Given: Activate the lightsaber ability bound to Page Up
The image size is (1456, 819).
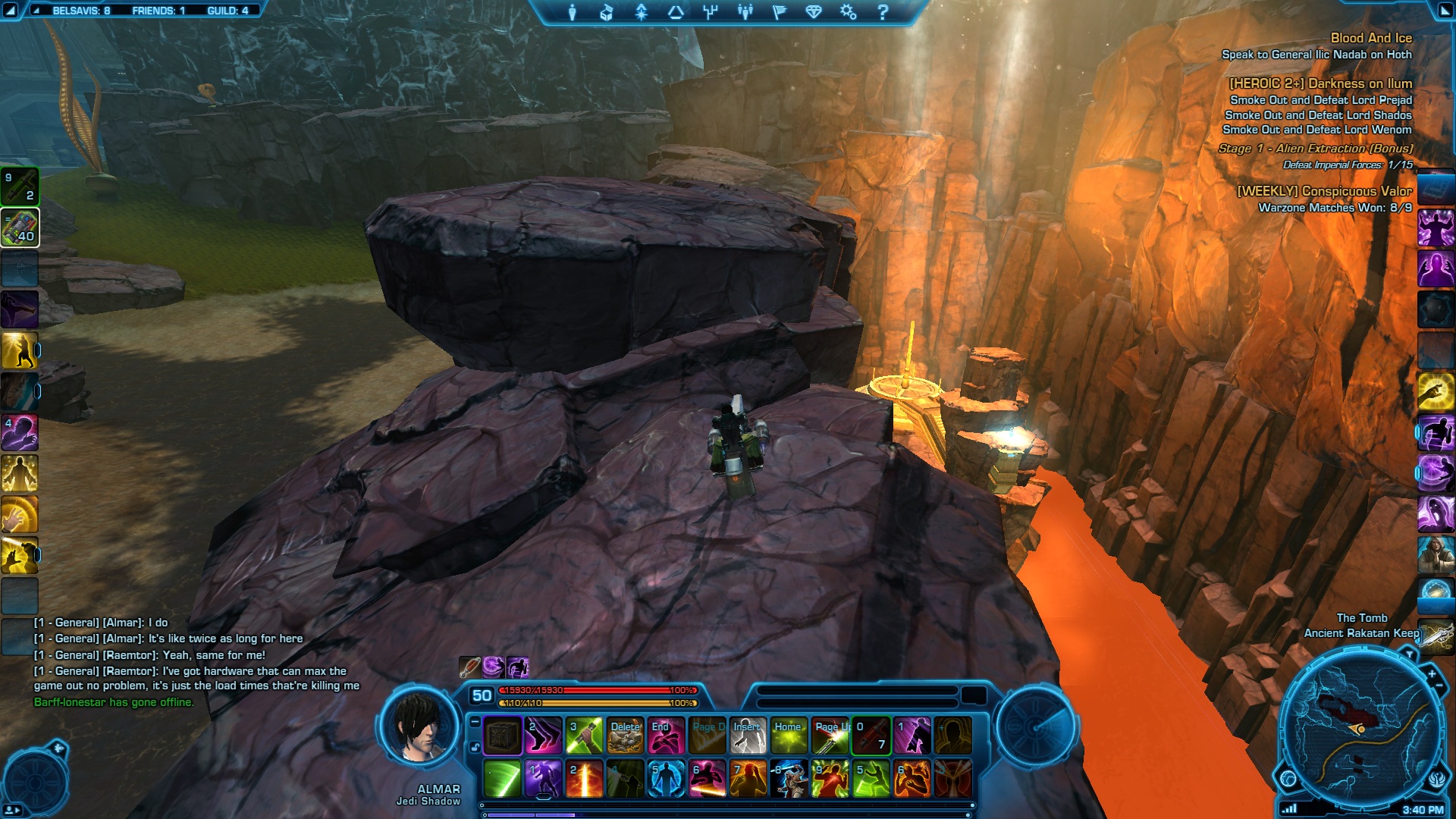Looking at the screenshot, I should point(830,736).
